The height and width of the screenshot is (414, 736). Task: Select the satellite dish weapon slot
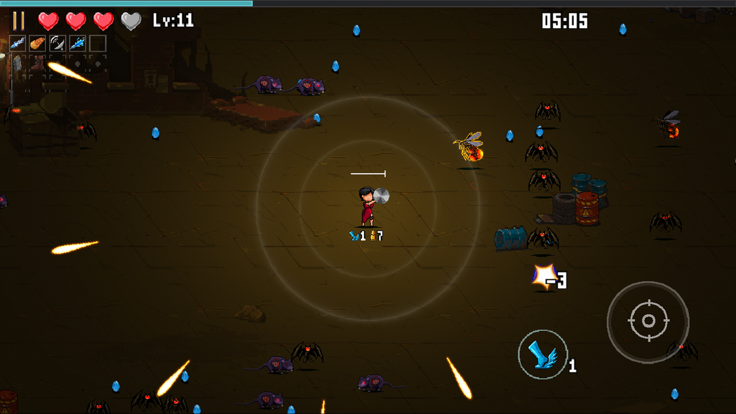click(x=57, y=43)
